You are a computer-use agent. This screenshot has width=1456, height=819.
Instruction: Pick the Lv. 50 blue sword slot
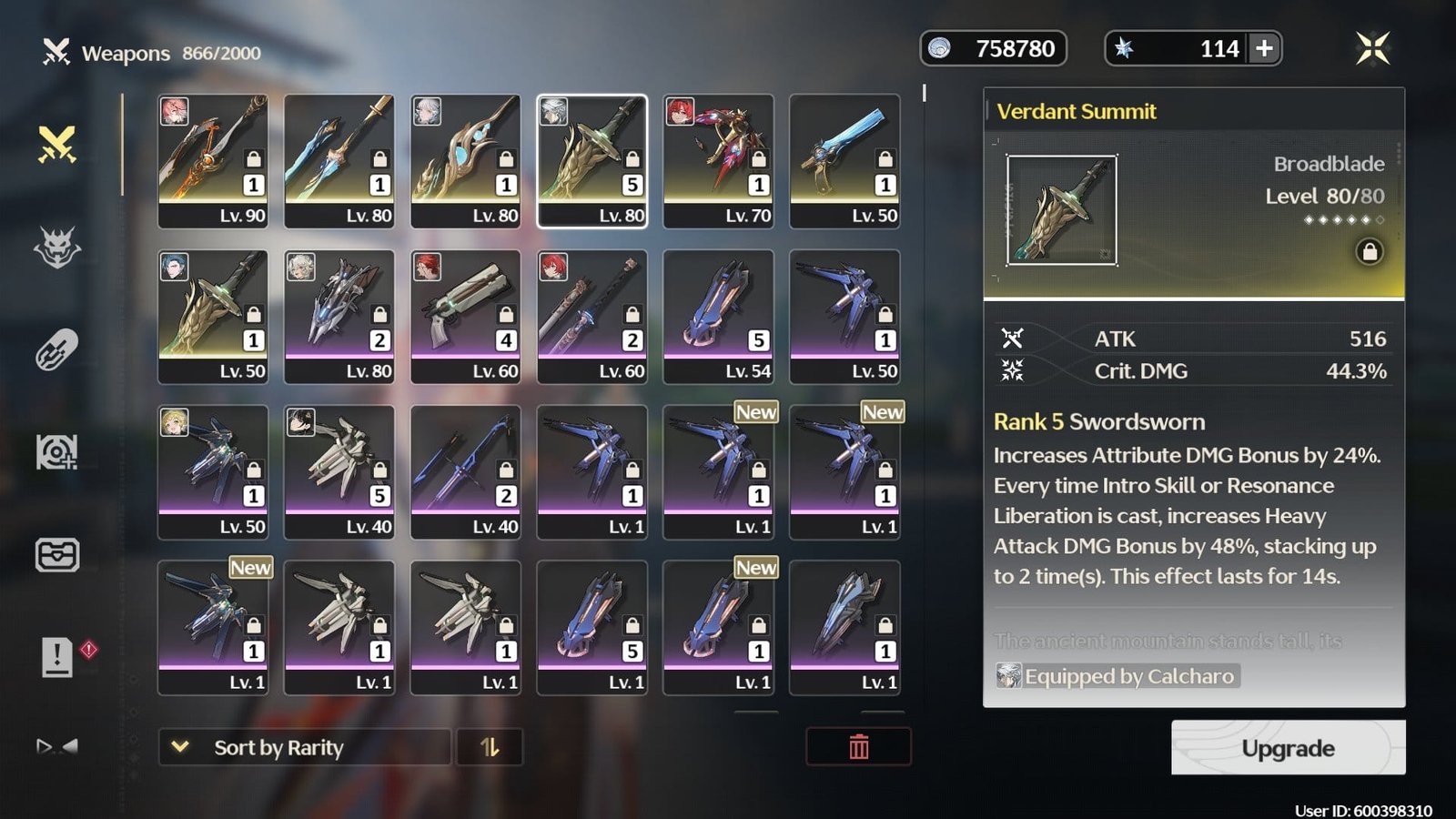pos(844,161)
